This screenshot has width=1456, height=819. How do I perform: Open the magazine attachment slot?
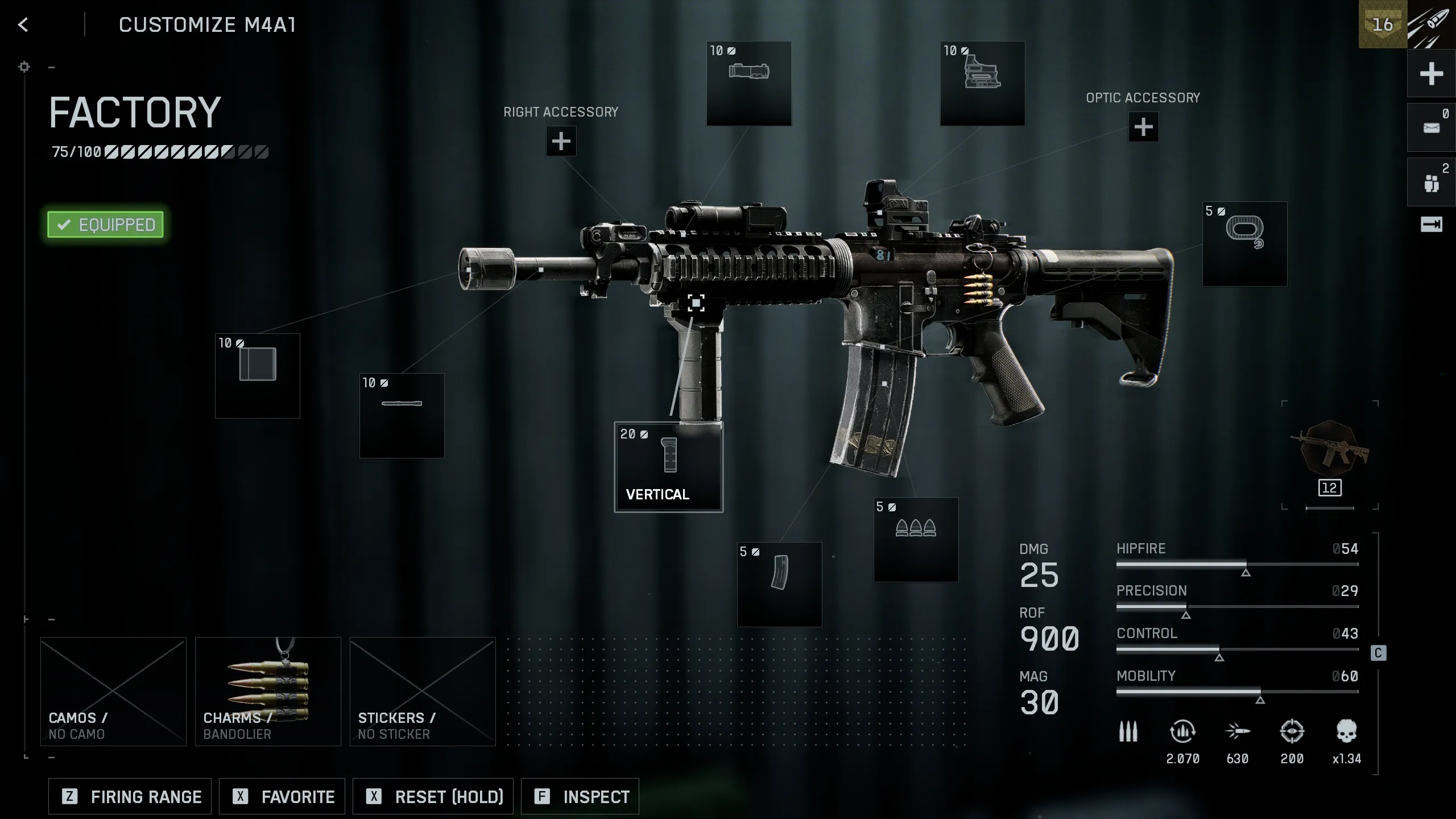pos(780,586)
